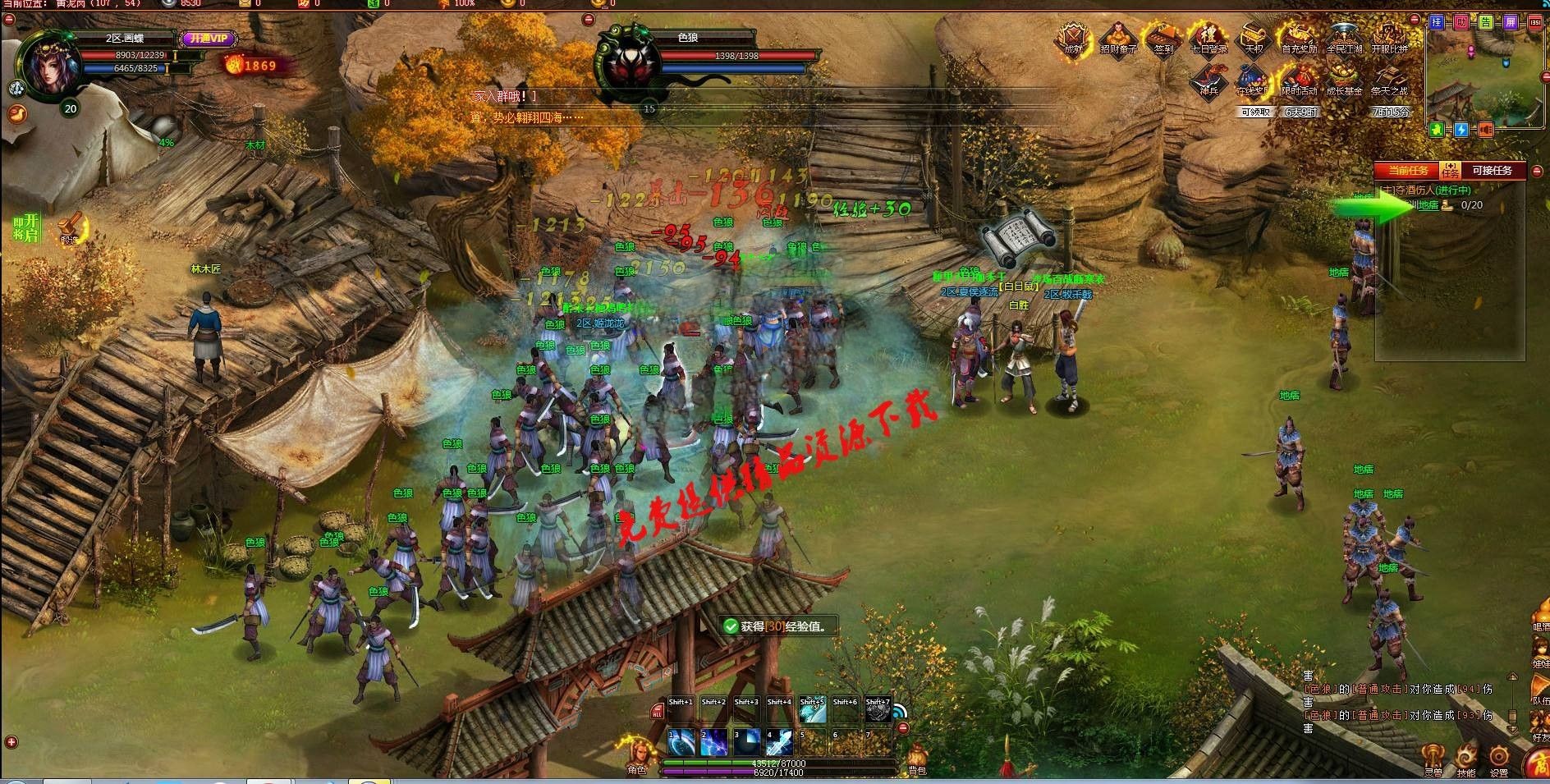Image resolution: width=1550 pixels, height=784 pixels.
Task: Collapse the quest panel with red minus button
Action: point(1536,171)
